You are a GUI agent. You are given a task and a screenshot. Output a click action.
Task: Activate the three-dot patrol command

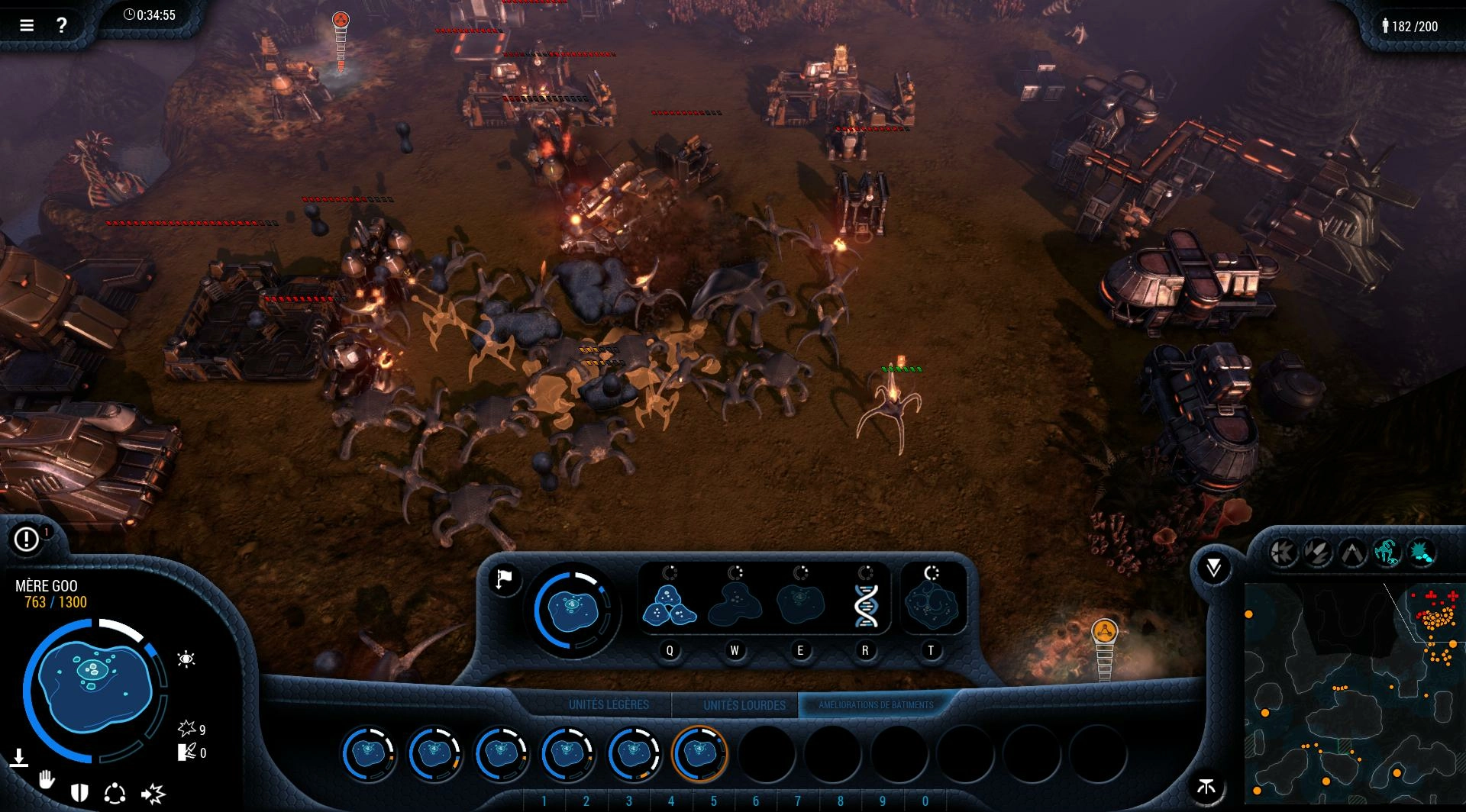click(x=115, y=794)
